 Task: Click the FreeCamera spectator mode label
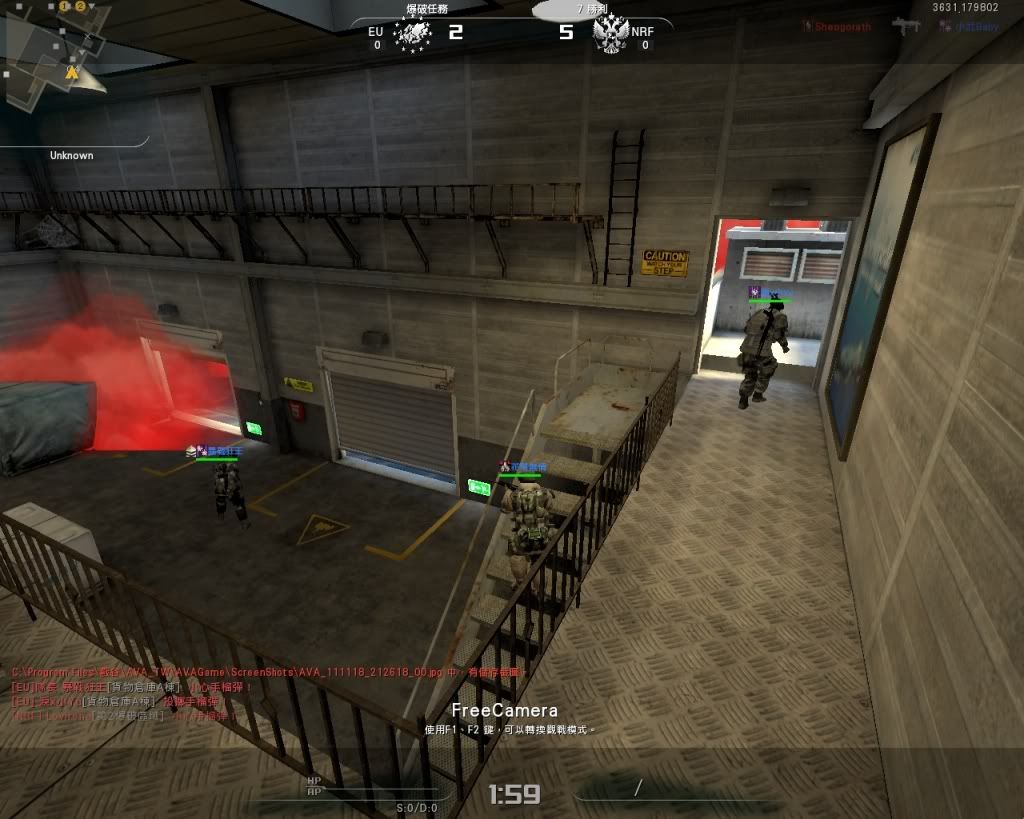(504, 710)
